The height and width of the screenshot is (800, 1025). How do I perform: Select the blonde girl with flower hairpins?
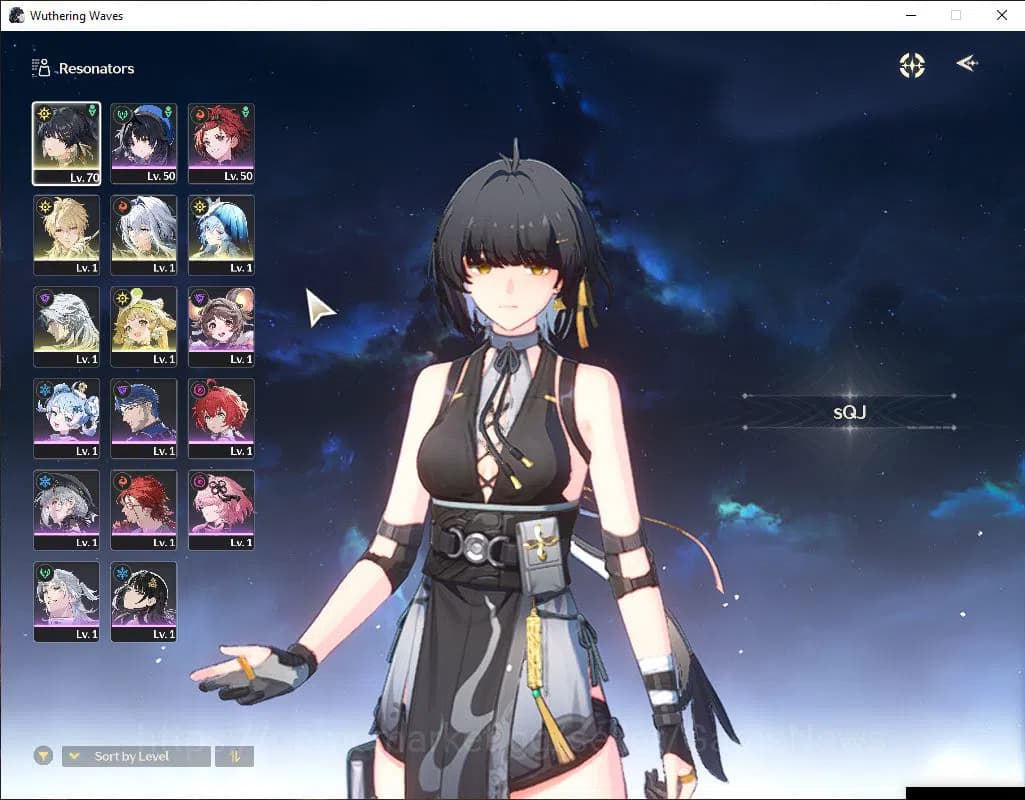pyautogui.click(x=144, y=326)
